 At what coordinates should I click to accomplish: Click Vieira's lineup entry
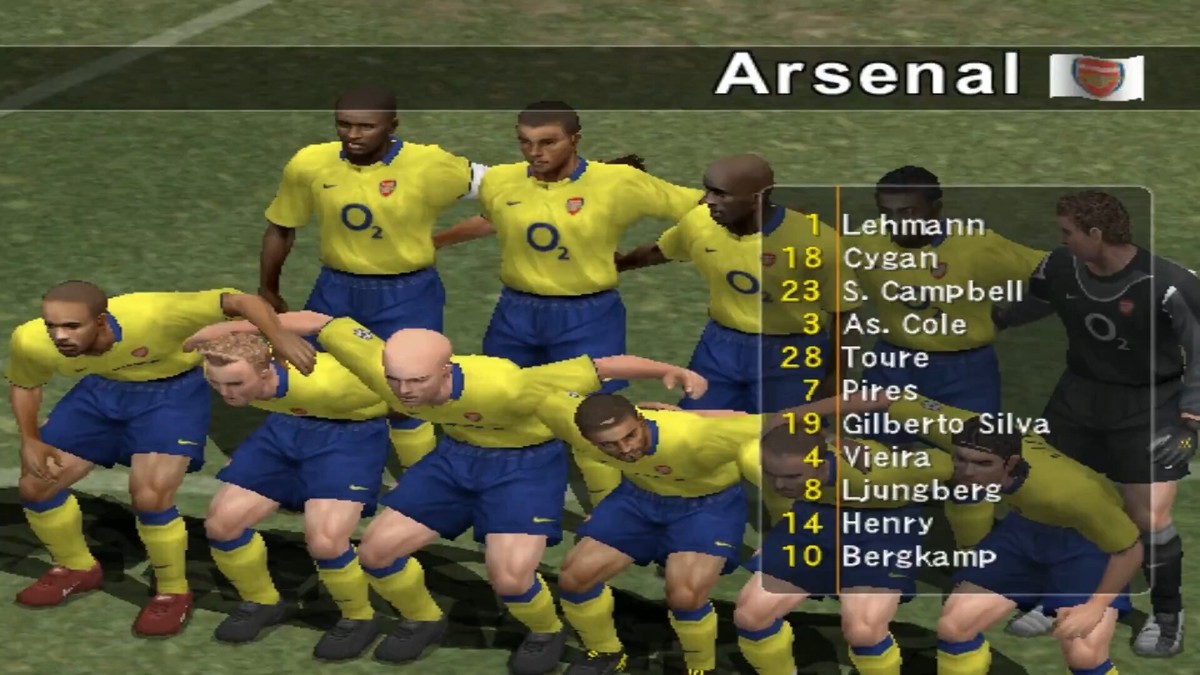tap(886, 456)
